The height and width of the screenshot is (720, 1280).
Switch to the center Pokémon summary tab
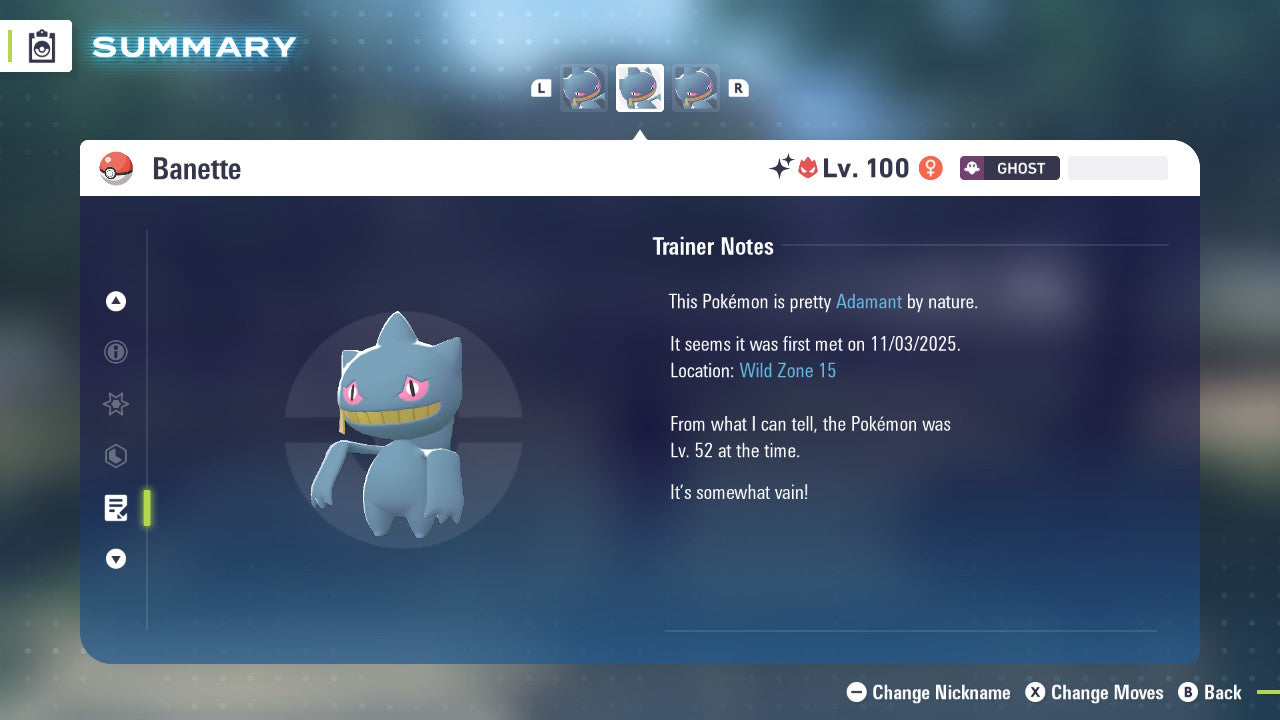pos(639,87)
